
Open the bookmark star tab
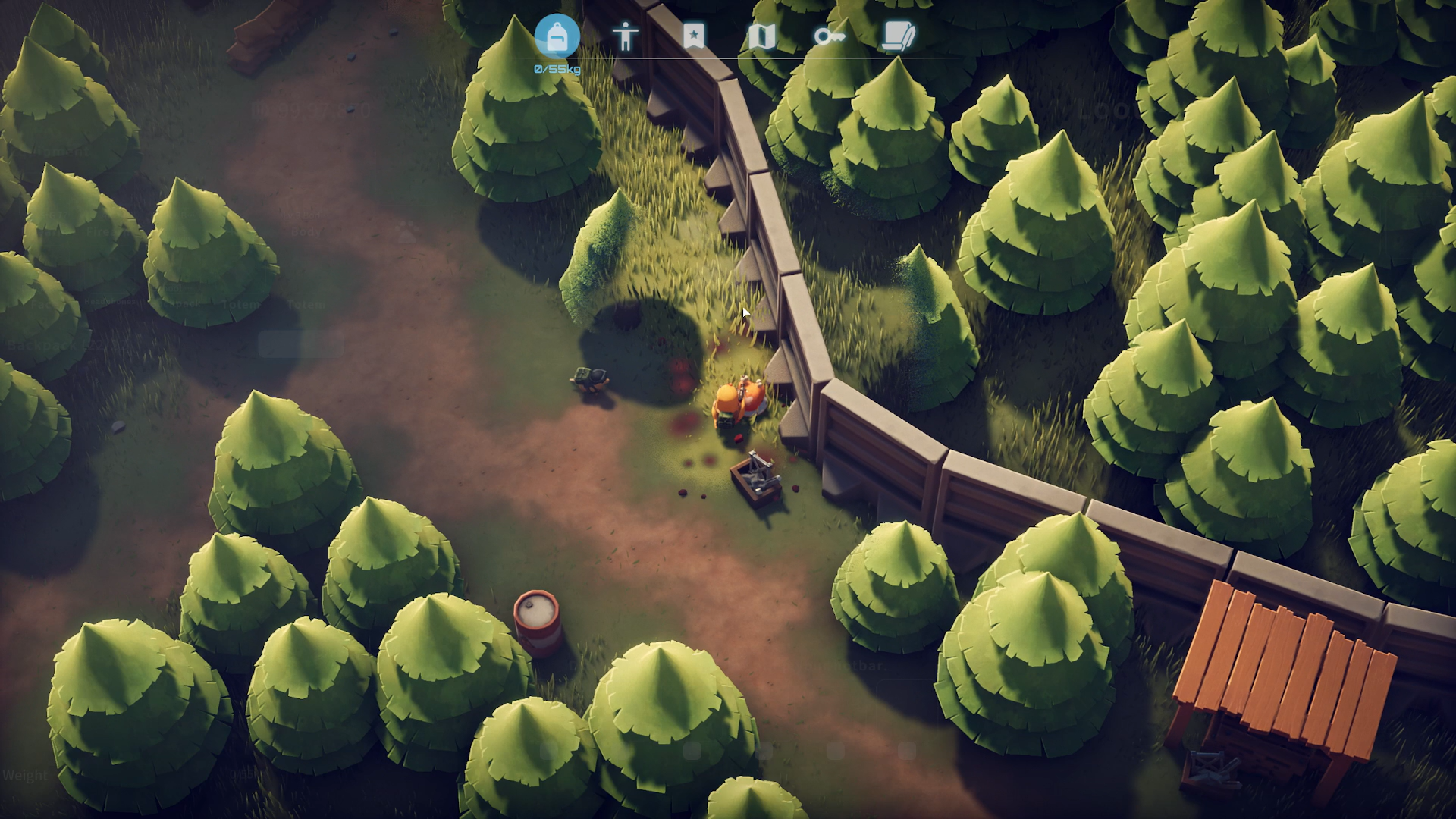click(x=693, y=36)
